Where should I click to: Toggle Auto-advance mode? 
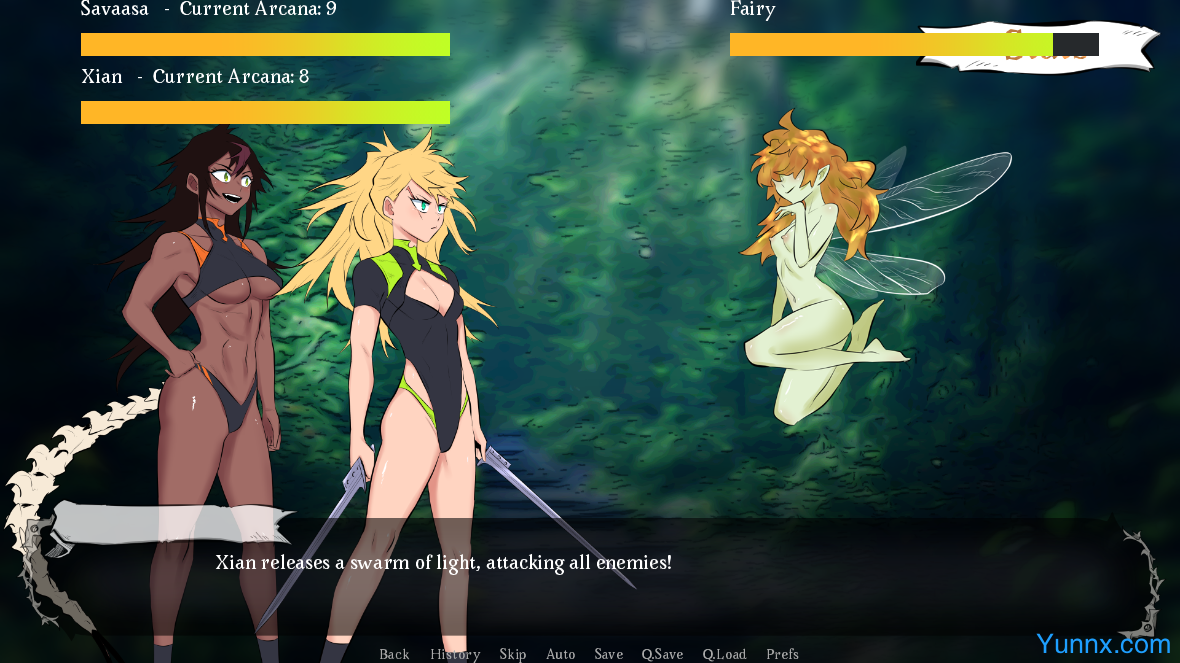point(561,654)
